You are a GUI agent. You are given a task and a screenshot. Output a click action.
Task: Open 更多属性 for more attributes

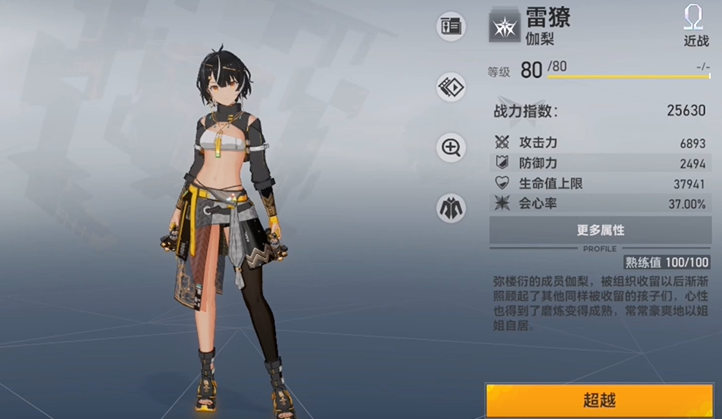click(x=600, y=230)
